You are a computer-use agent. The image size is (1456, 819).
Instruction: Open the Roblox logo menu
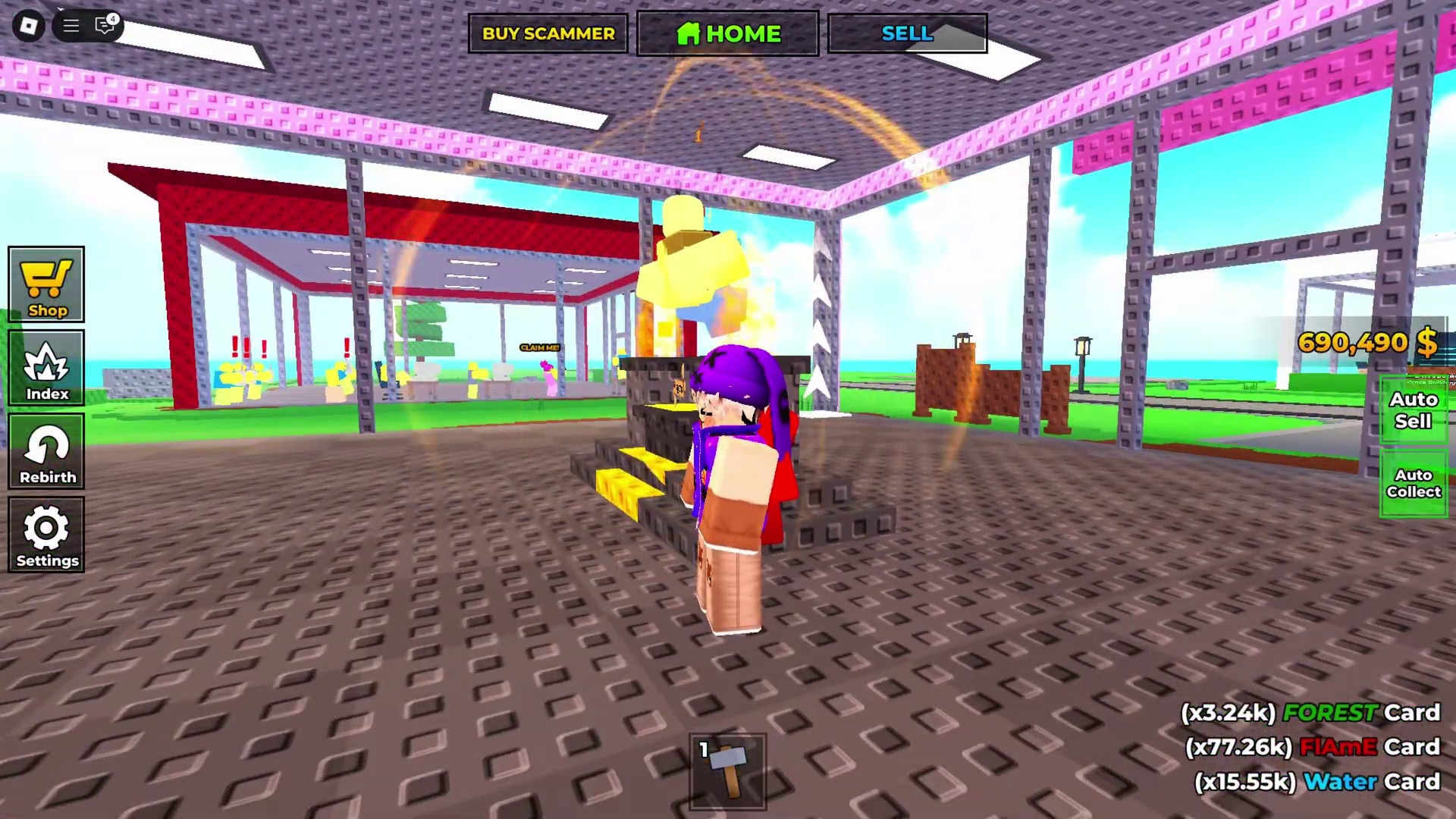[29, 26]
